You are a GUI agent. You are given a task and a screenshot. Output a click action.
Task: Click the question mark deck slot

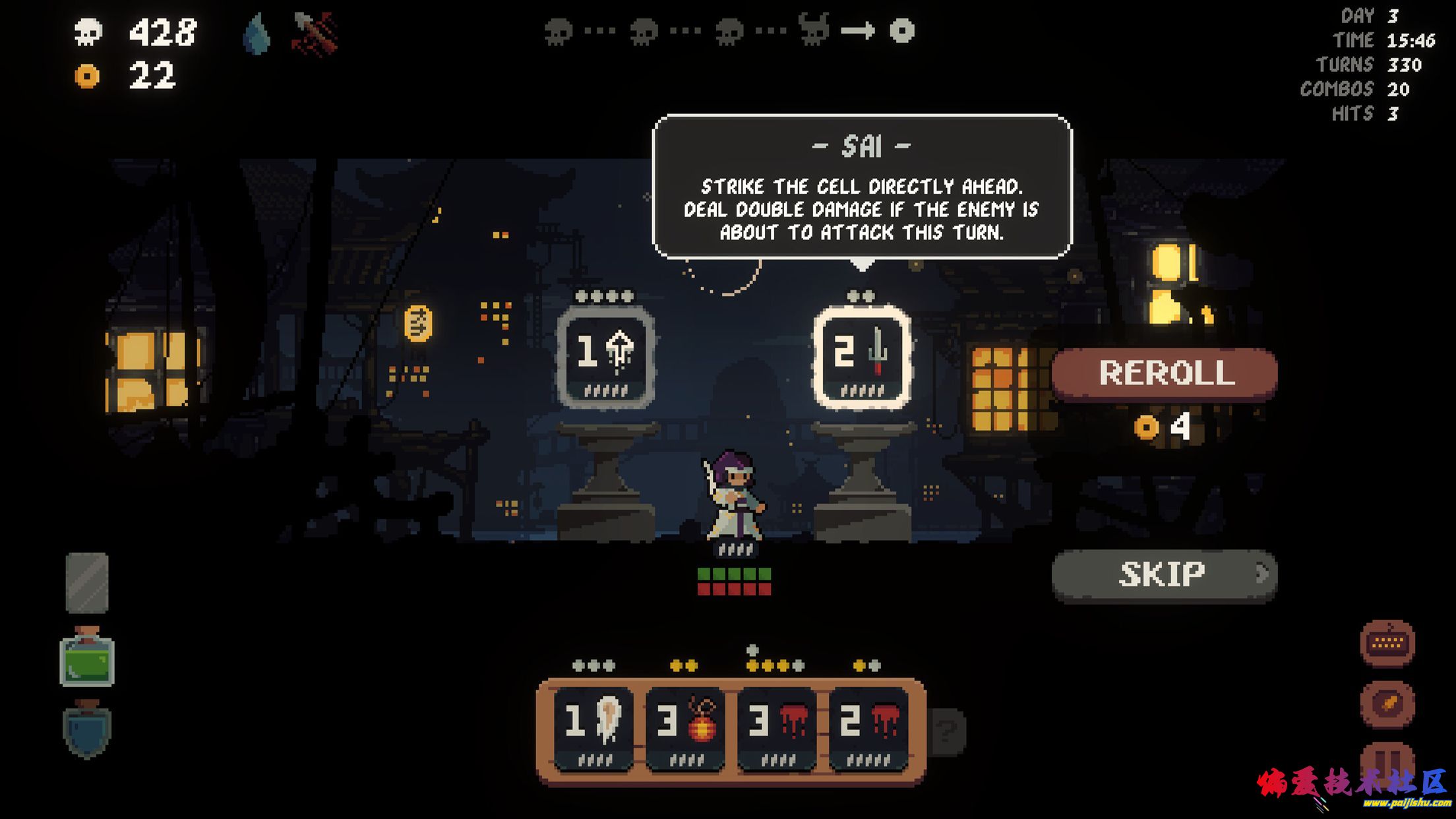click(948, 730)
